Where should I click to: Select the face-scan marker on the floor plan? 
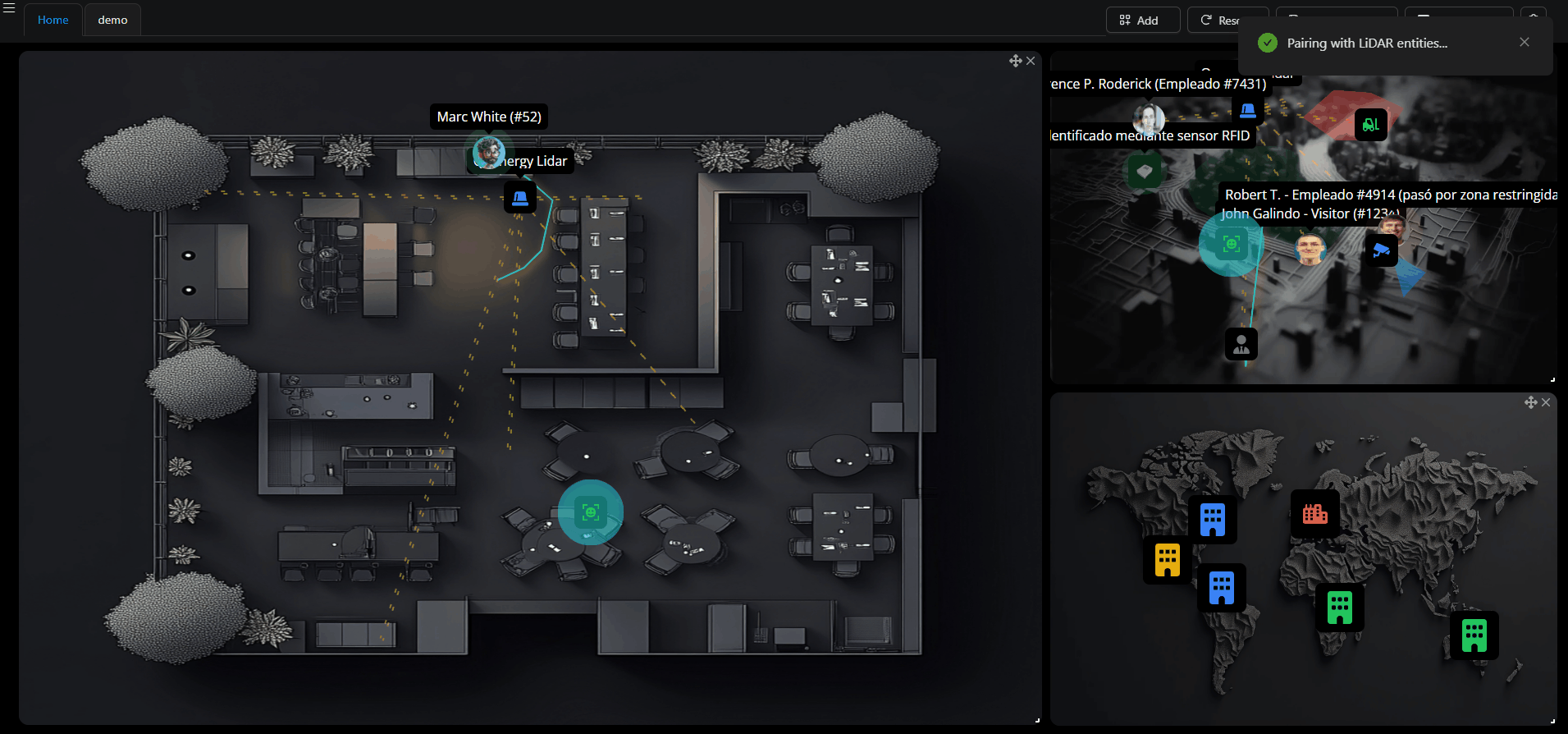tap(590, 512)
